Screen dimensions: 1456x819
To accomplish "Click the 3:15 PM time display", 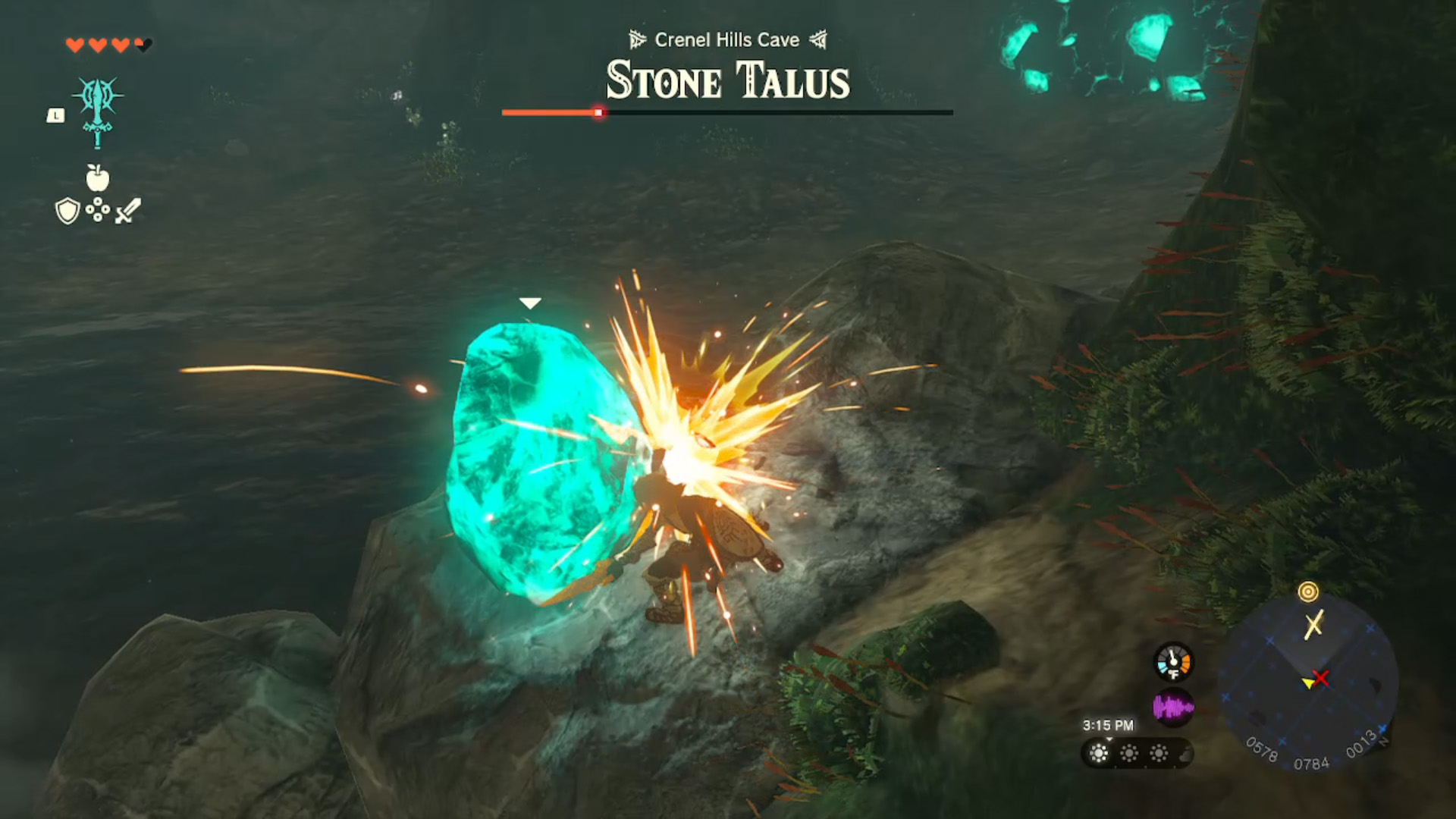I will 1109,725.
